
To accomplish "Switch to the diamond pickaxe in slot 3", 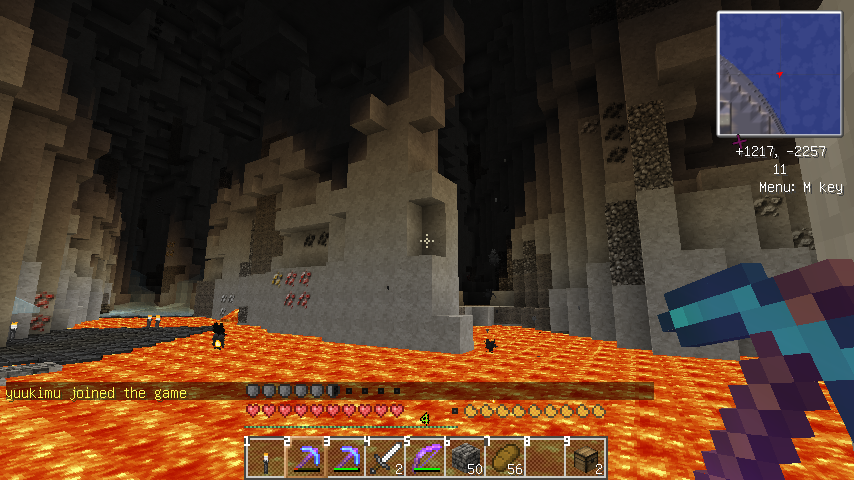I will pos(346,458).
